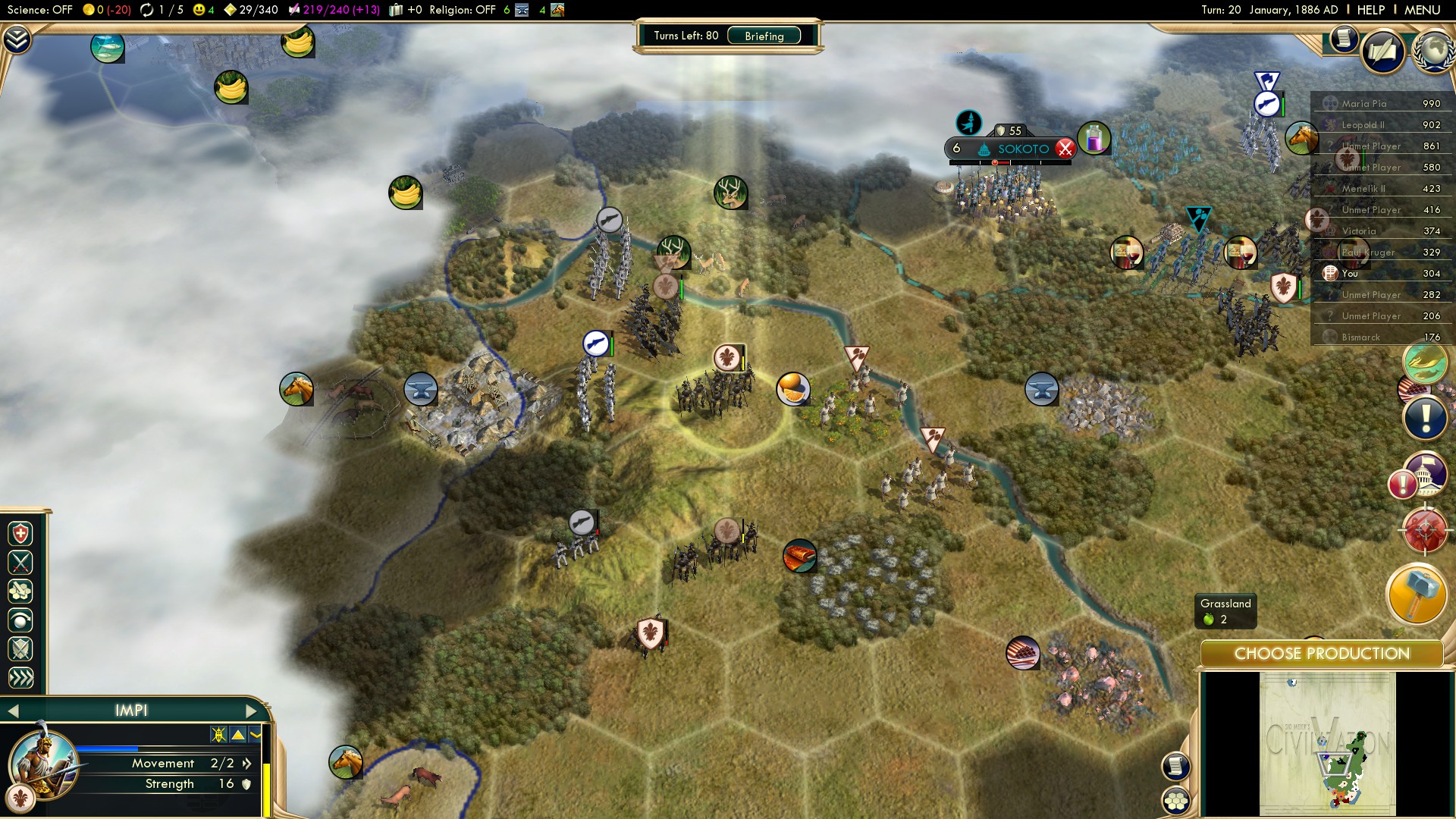The image size is (1456, 819).
Task: Click the Briefing button at top center
Action: click(764, 36)
